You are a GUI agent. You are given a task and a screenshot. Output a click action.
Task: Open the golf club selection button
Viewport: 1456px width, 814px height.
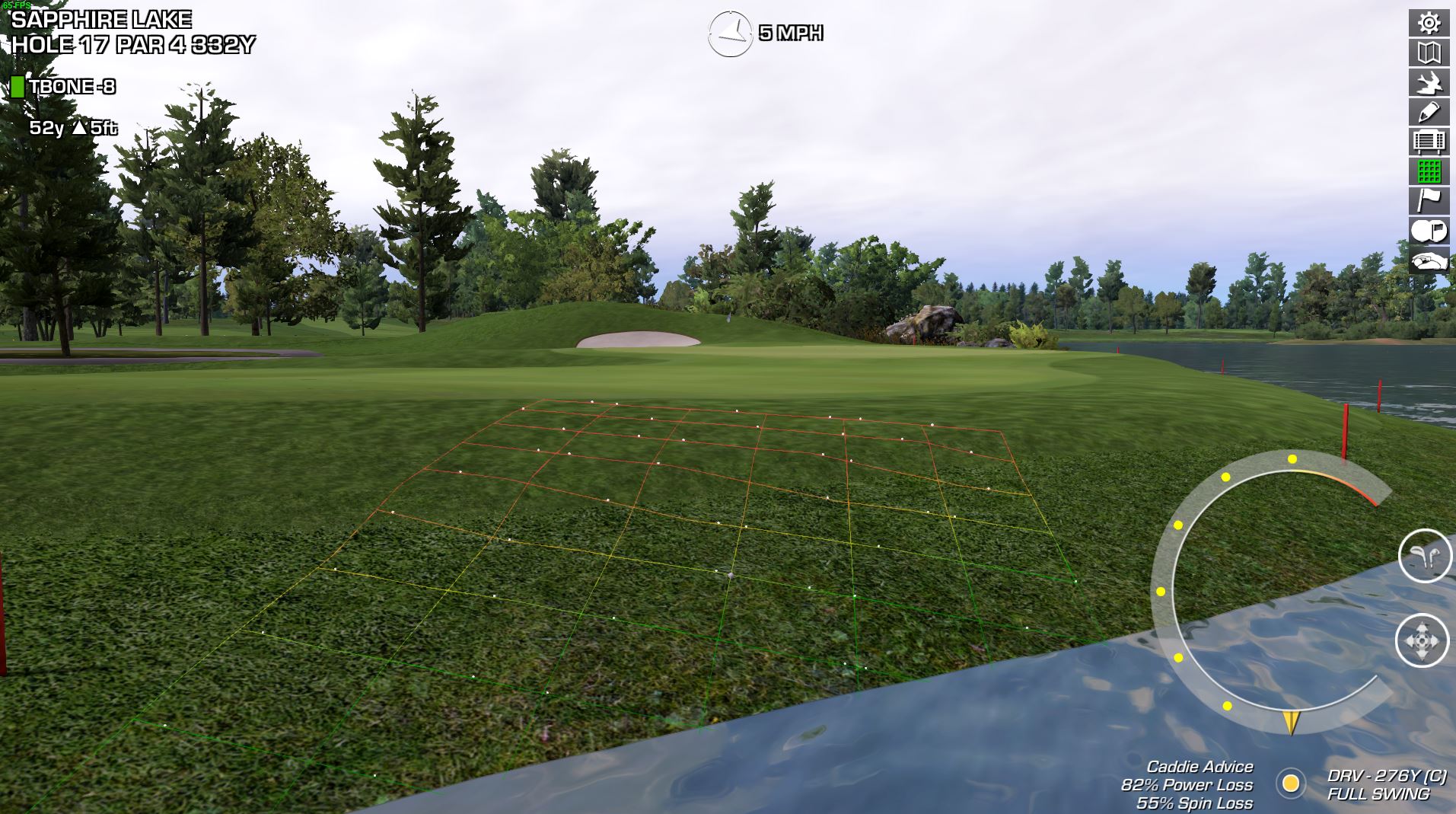point(1425,556)
